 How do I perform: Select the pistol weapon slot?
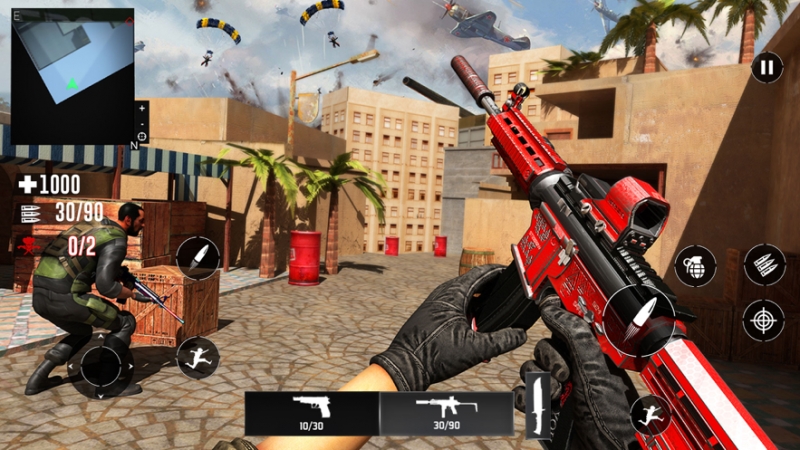tap(312, 411)
